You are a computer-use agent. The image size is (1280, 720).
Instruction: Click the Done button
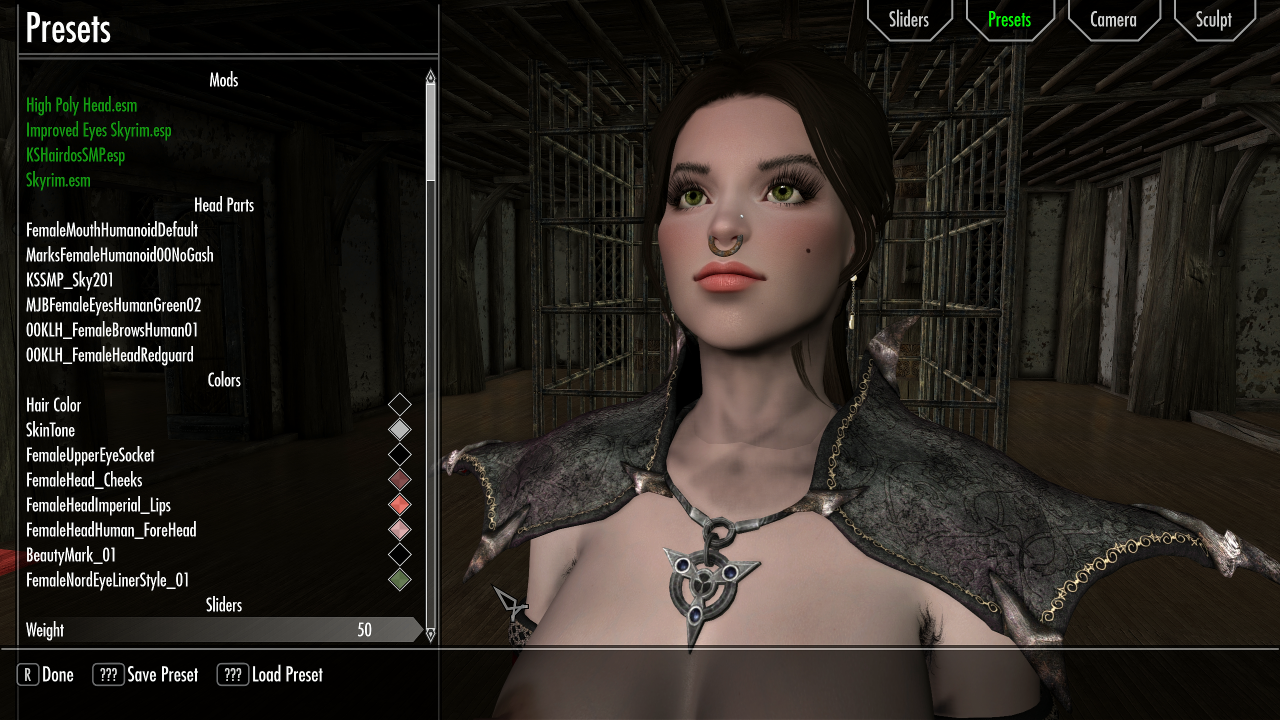coord(45,674)
